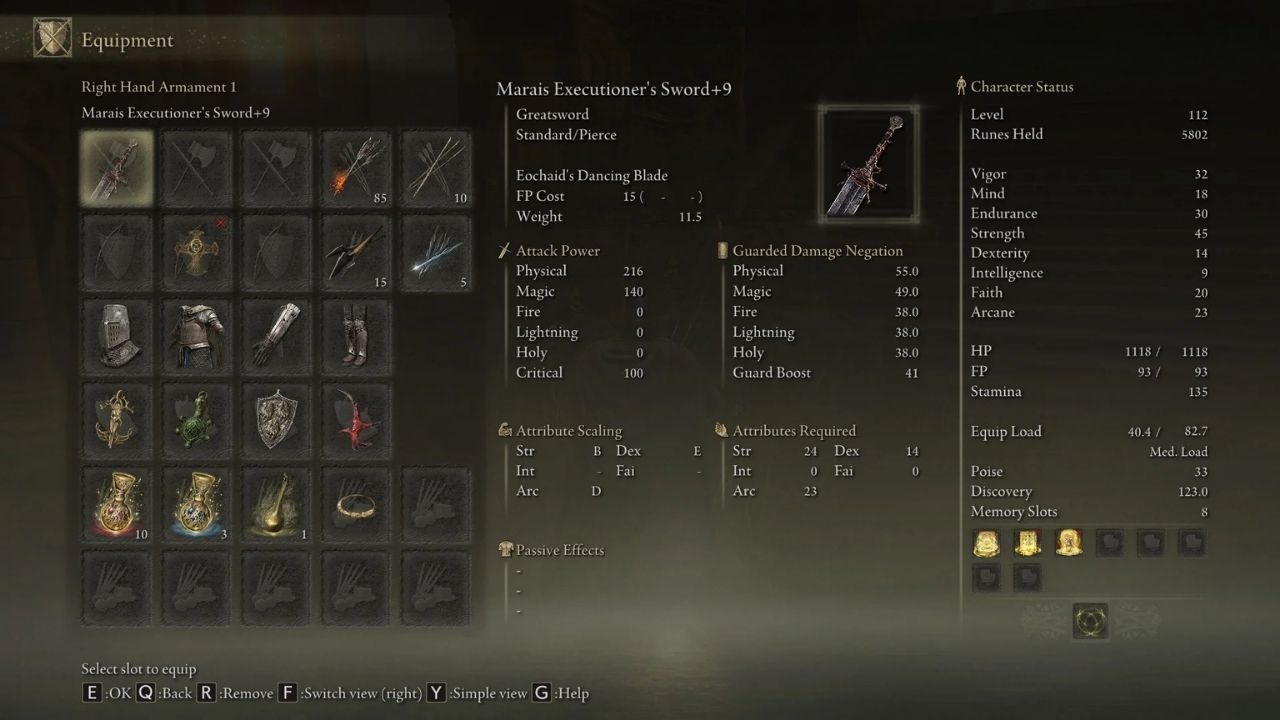The height and width of the screenshot is (720, 1280).
Task: Select the fire arrows stack of 85
Action: coord(356,167)
